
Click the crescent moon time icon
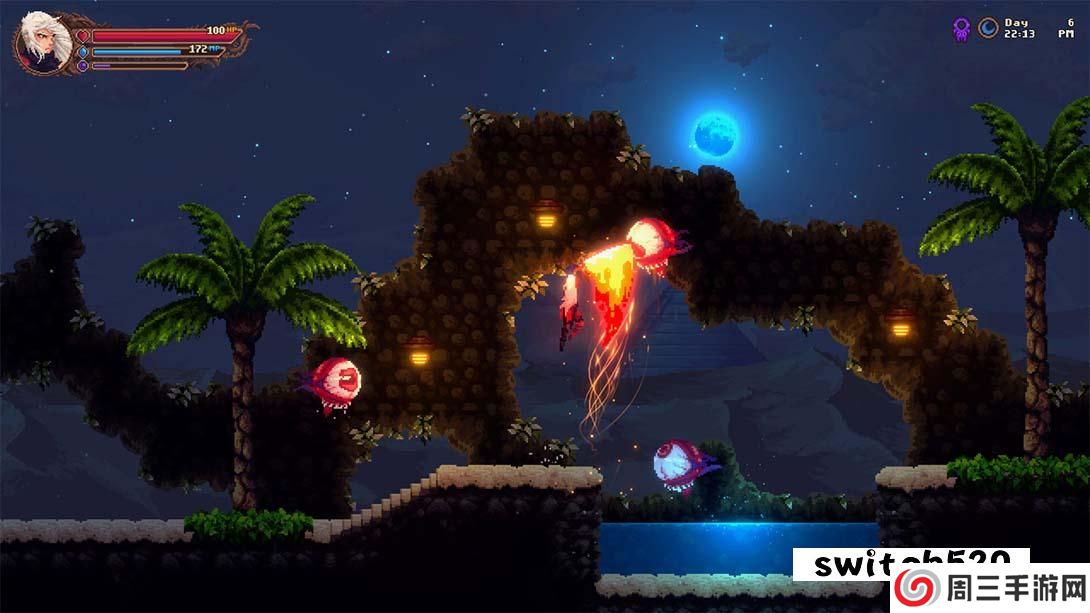(988, 28)
